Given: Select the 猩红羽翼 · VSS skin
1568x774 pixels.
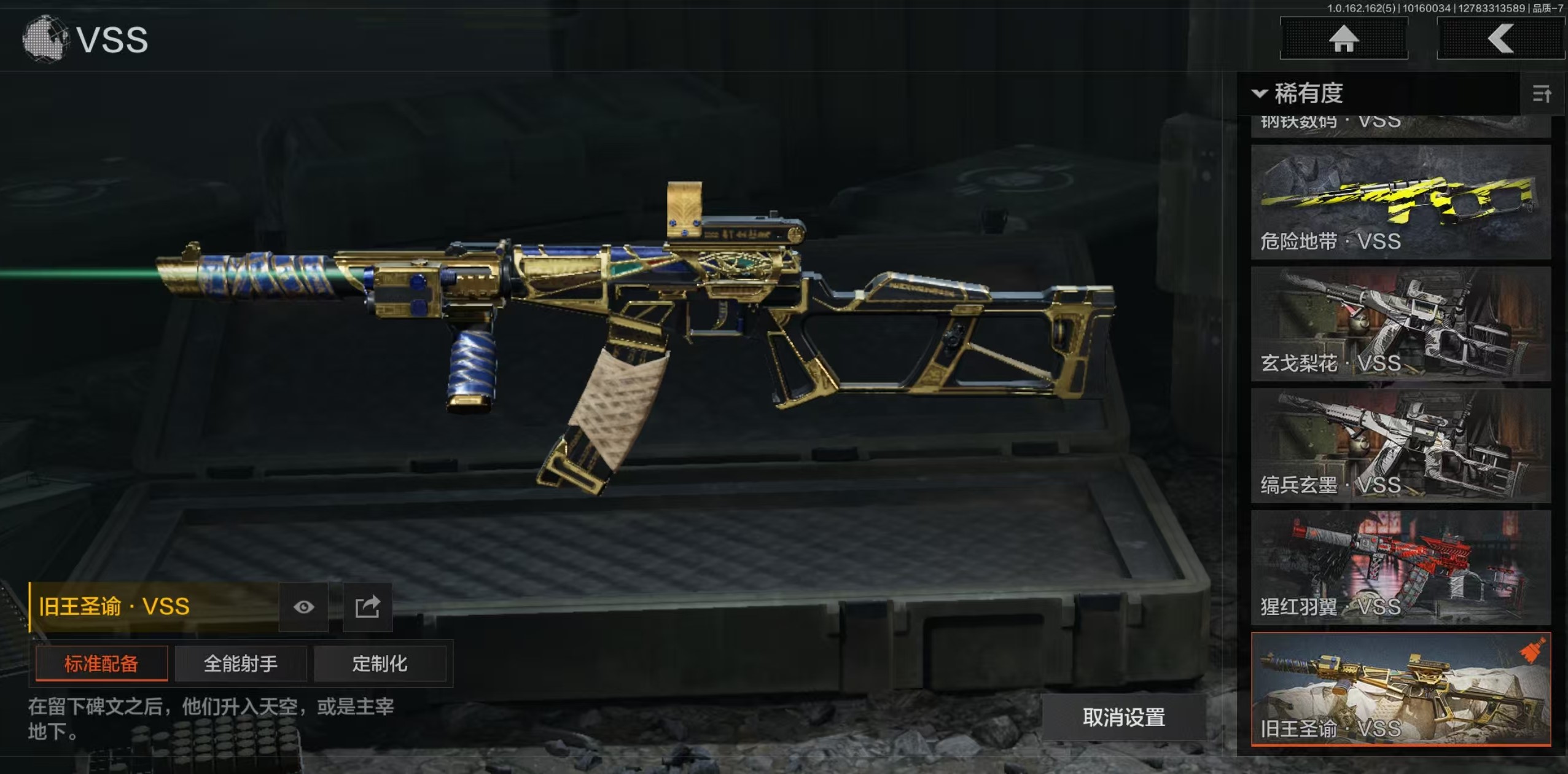Looking at the screenshot, I should 1400,567.
